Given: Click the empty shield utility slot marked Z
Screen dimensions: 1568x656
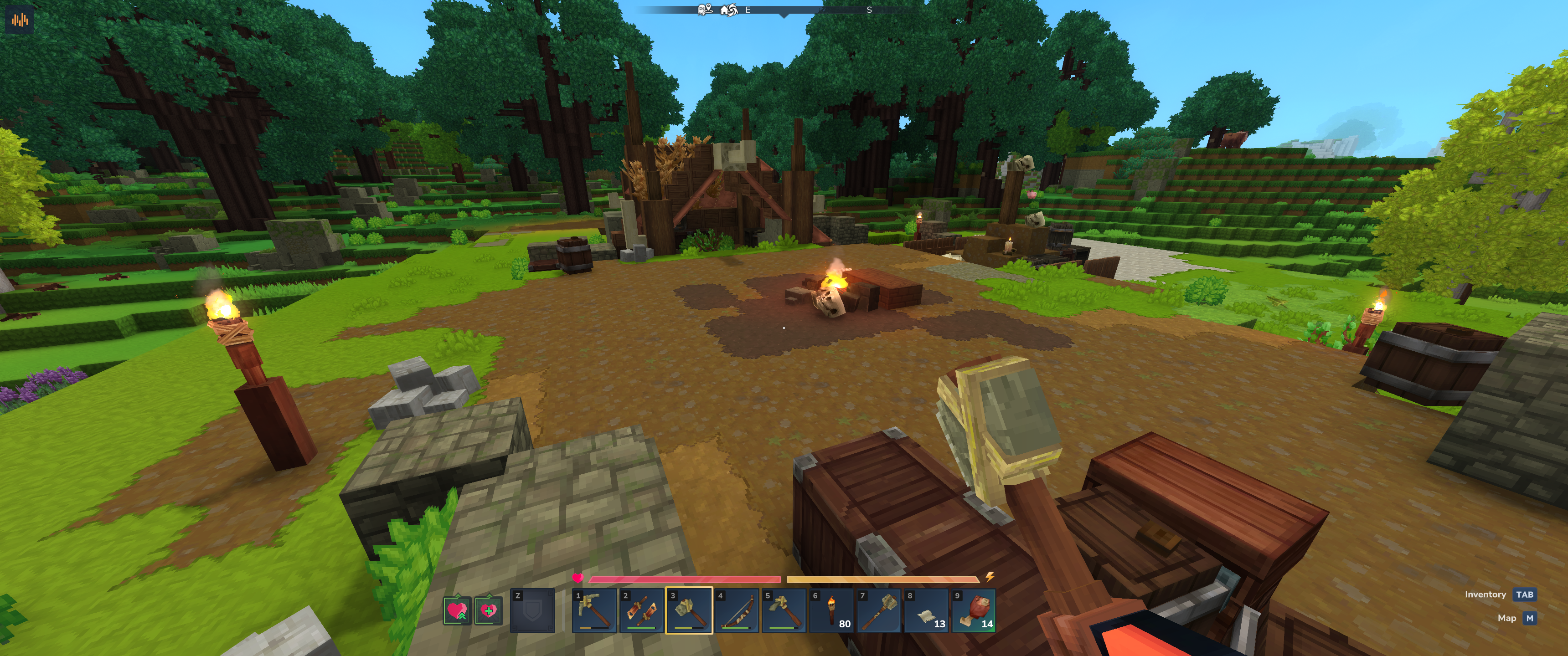Looking at the screenshot, I should coord(532,611).
